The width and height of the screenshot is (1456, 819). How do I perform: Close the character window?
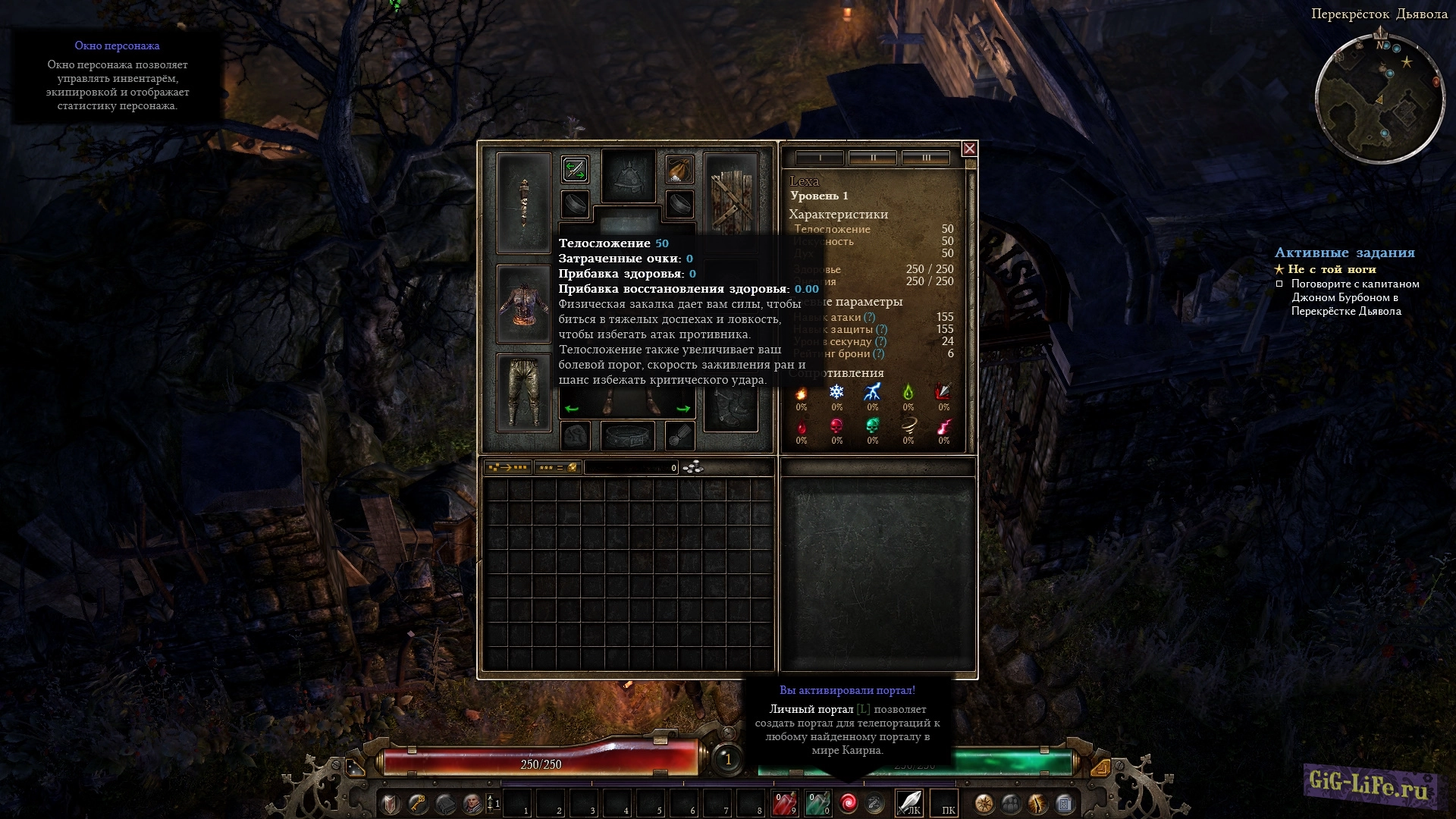click(969, 149)
